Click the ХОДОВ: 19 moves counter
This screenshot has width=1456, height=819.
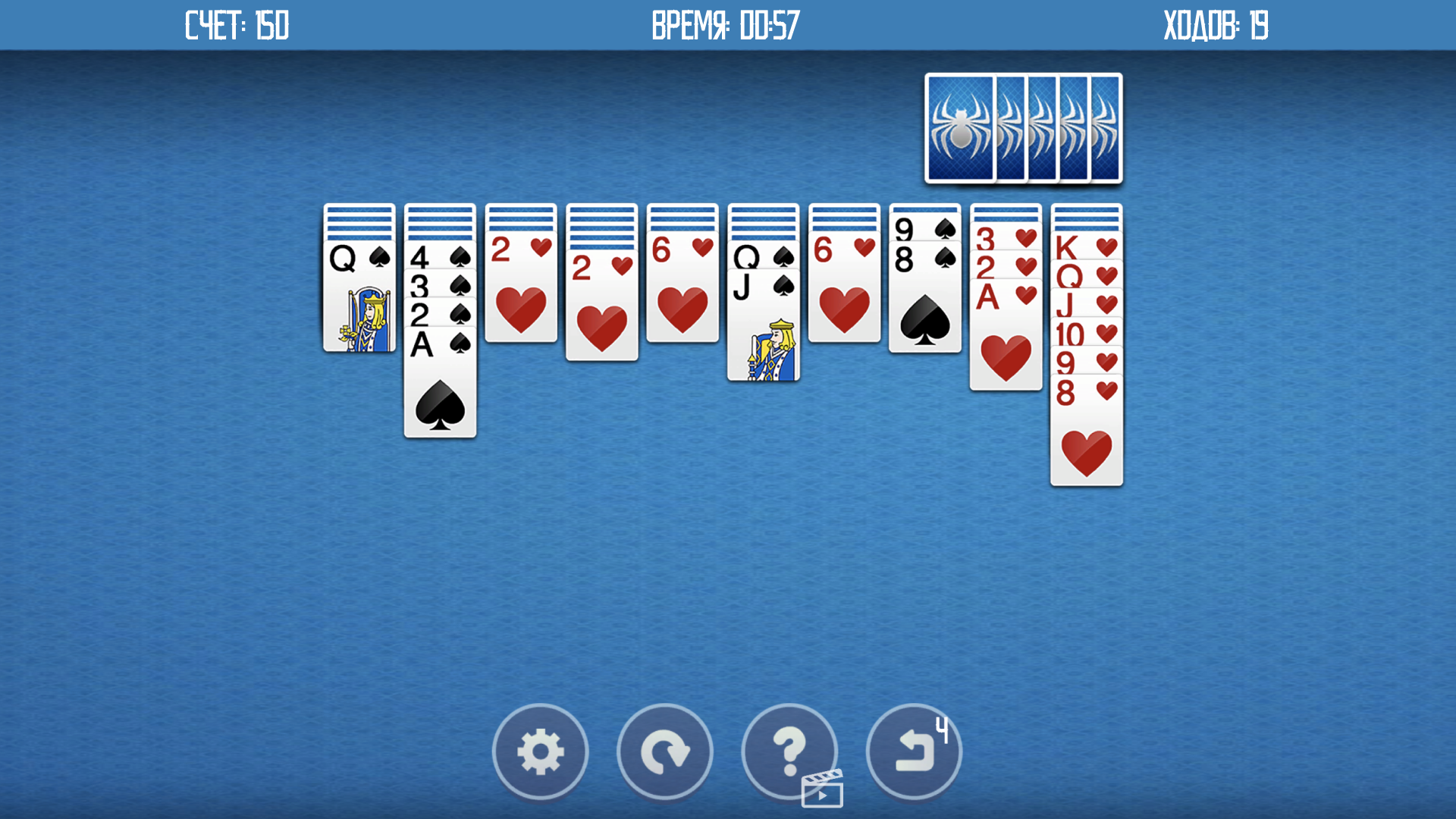(x=1216, y=25)
